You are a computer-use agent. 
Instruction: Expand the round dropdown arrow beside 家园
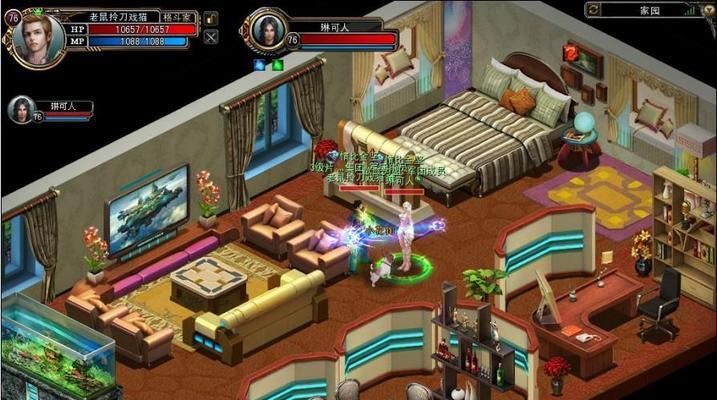(x=710, y=8)
